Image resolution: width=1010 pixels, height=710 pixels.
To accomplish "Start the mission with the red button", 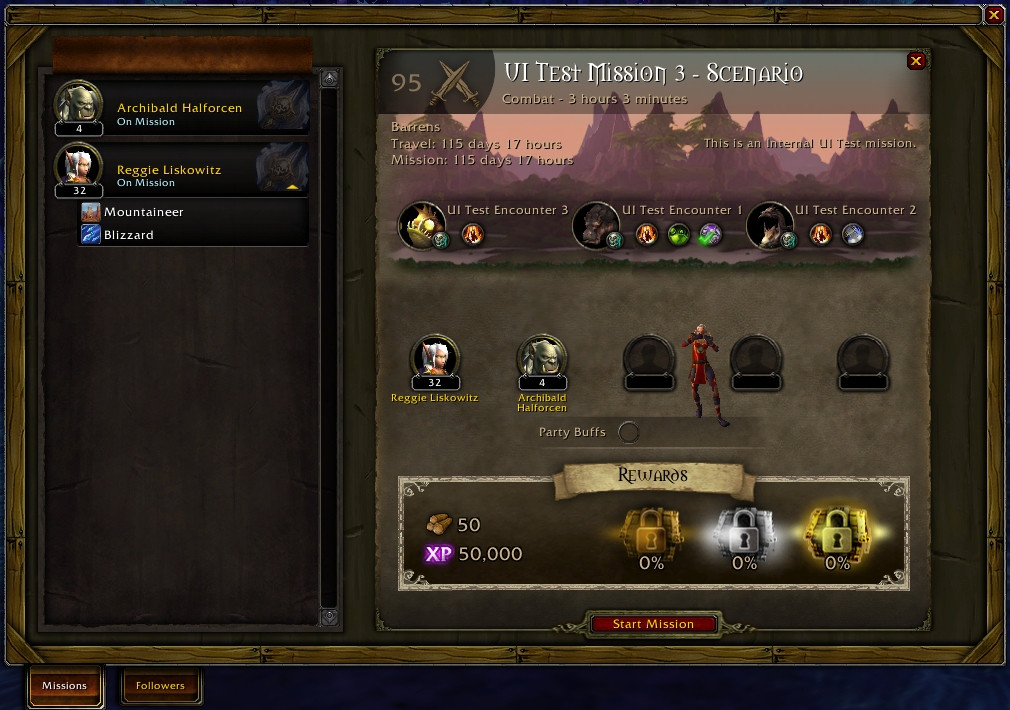I will click(653, 624).
